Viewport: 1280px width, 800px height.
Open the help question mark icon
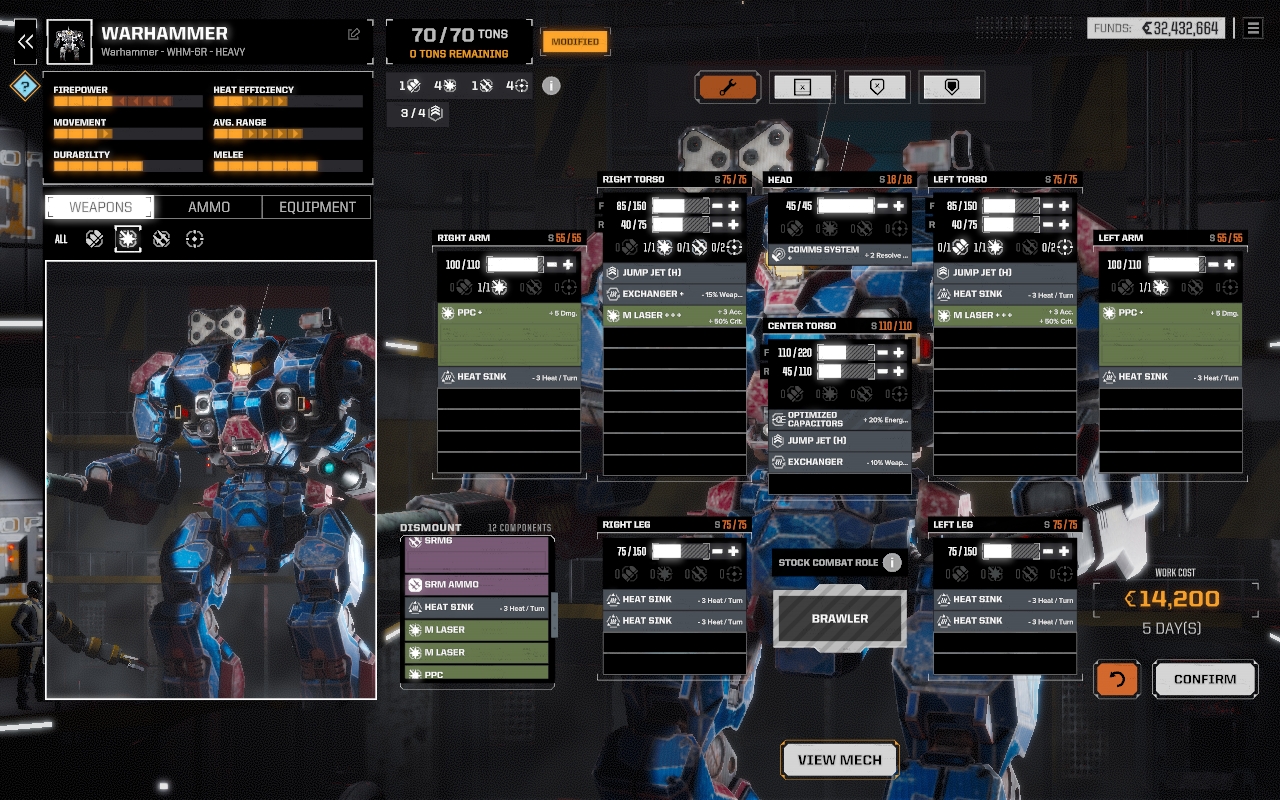(25, 86)
